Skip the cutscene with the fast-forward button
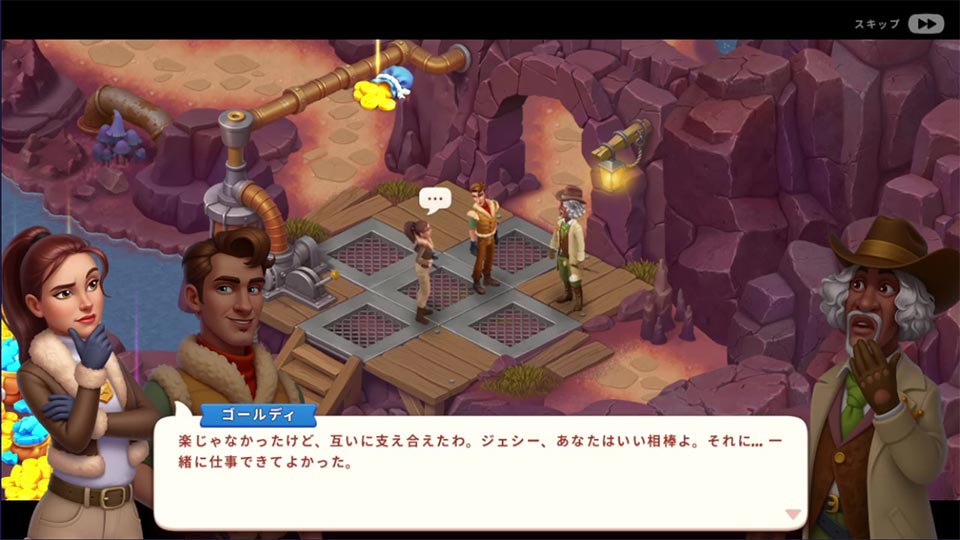The height and width of the screenshot is (540, 960). click(925, 24)
